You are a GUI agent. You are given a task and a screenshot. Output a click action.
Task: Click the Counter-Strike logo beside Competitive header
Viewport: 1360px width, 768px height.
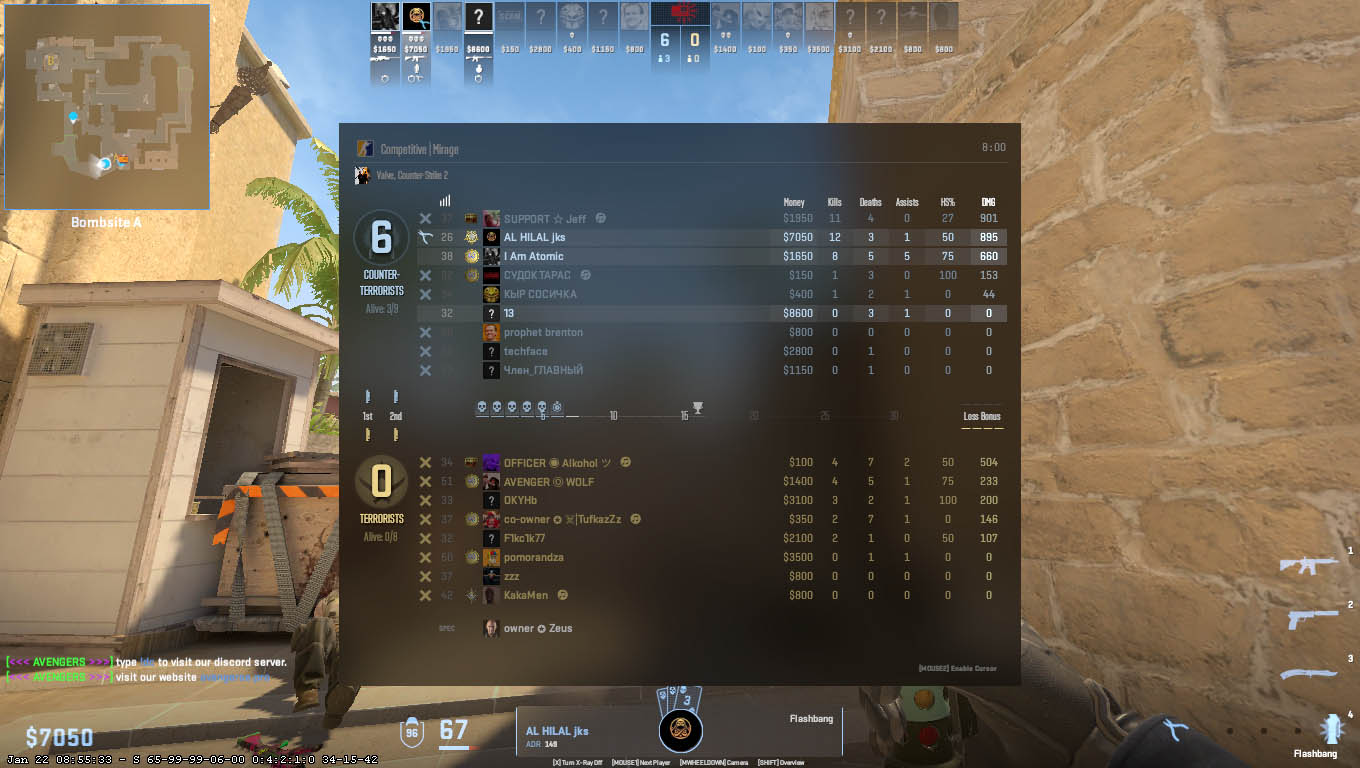(x=366, y=148)
